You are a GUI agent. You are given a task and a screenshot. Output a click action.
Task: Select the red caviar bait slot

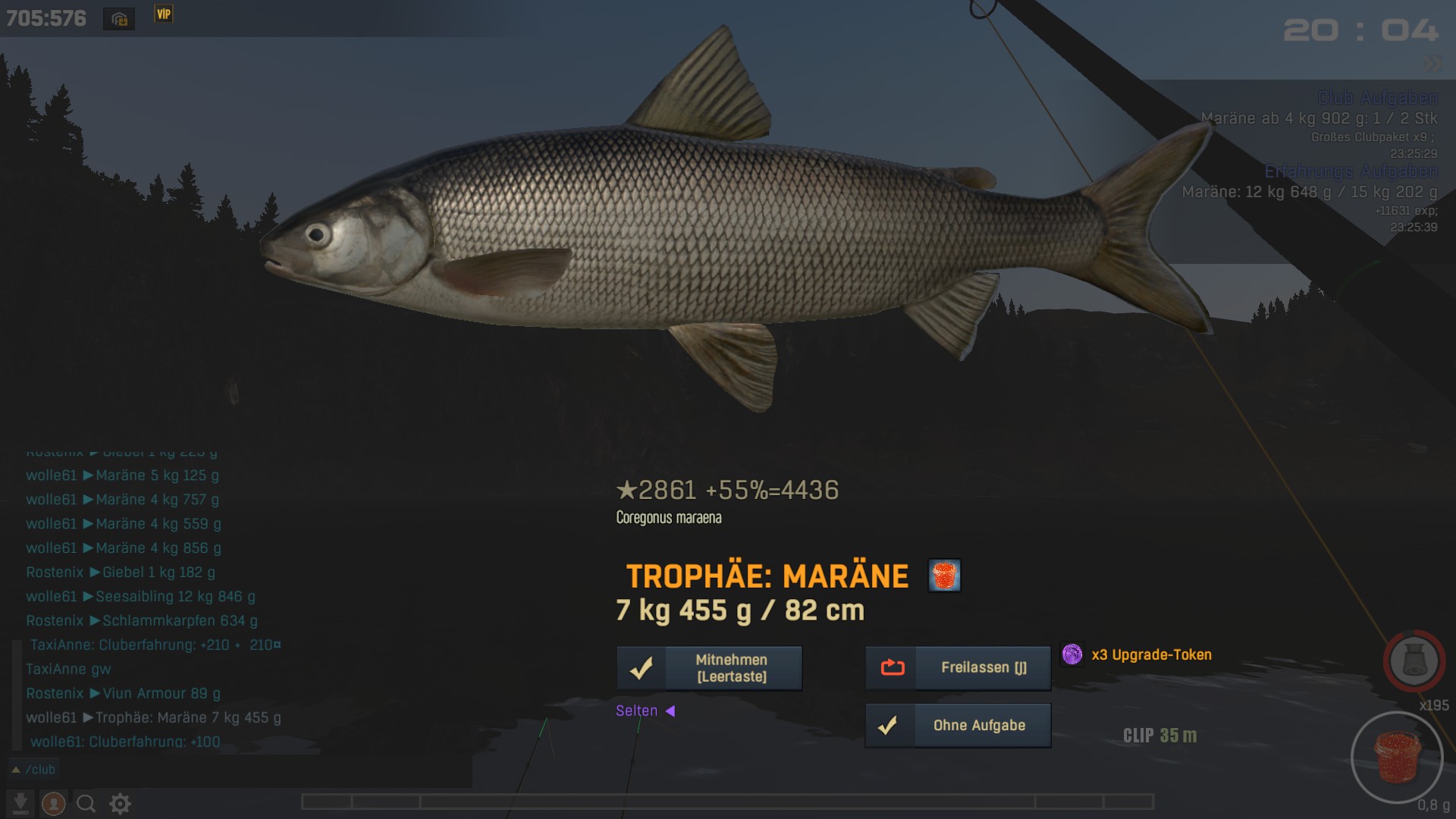(1396, 757)
